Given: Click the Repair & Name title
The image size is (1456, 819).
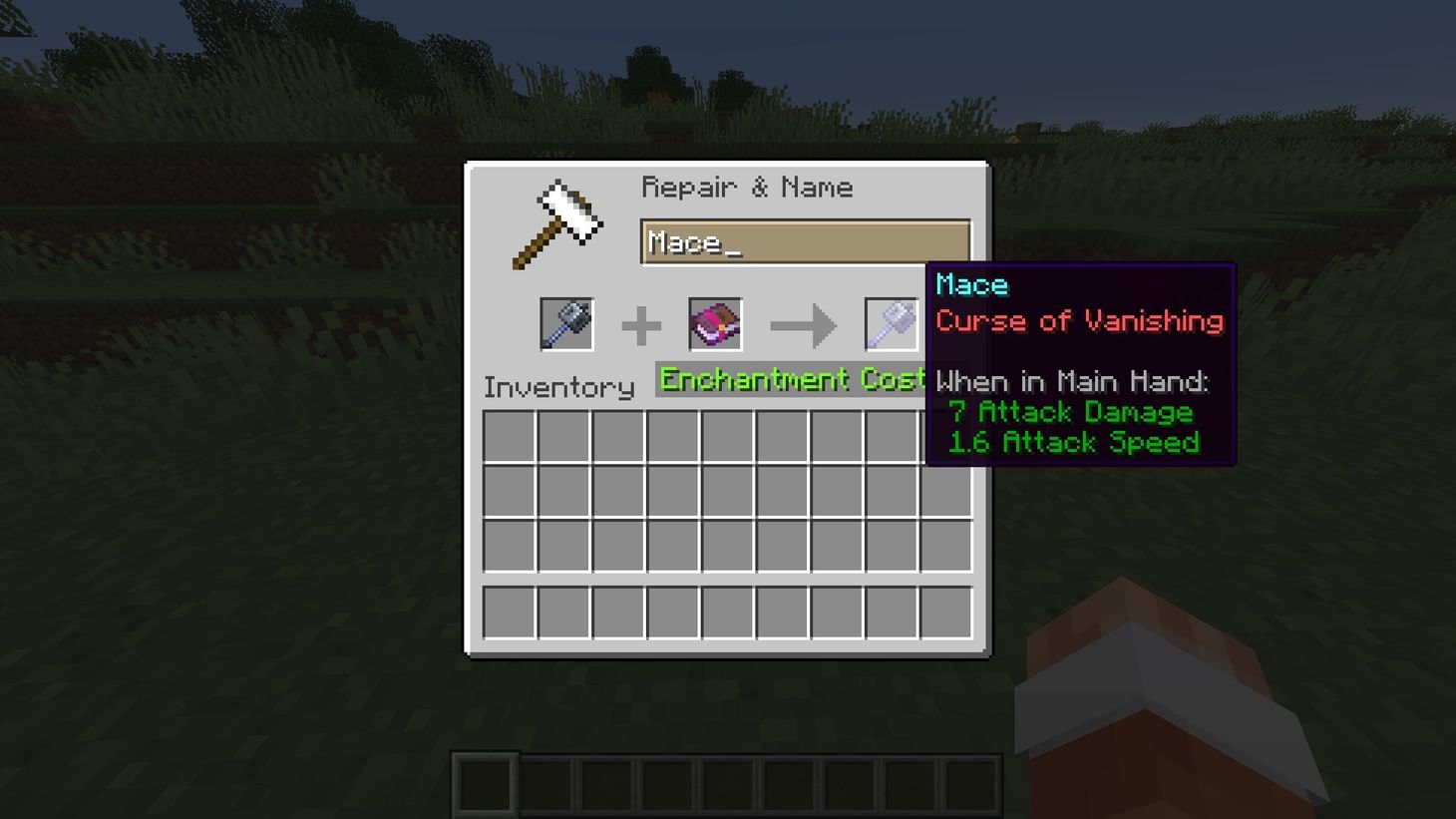Looking at the screenshot, I should 749,187.
